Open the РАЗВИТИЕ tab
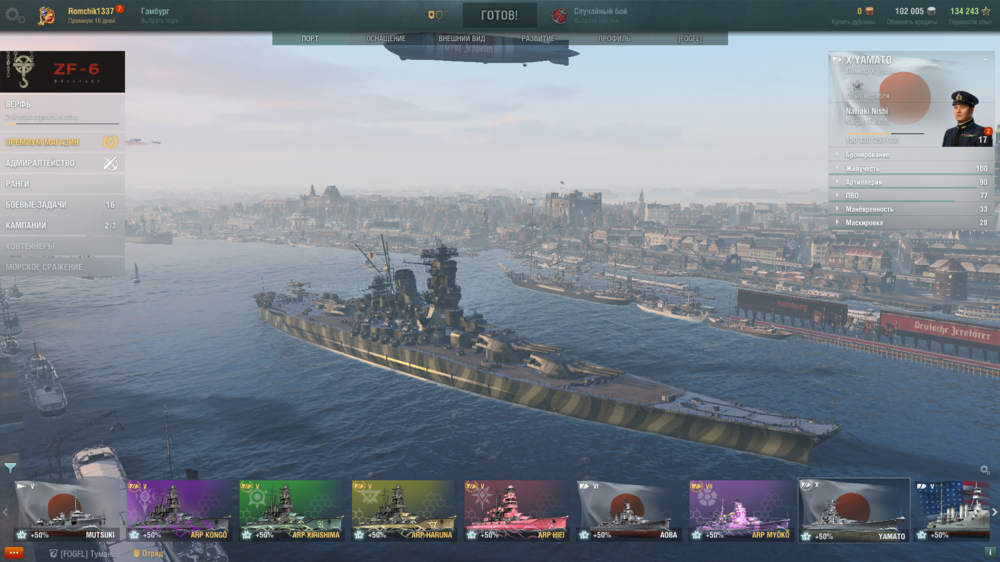This screenshot has width=1000, height=562. 538,39
